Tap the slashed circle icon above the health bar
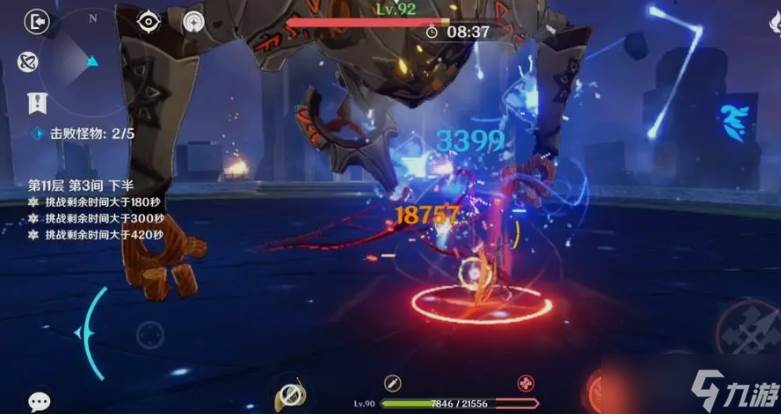 393,382
